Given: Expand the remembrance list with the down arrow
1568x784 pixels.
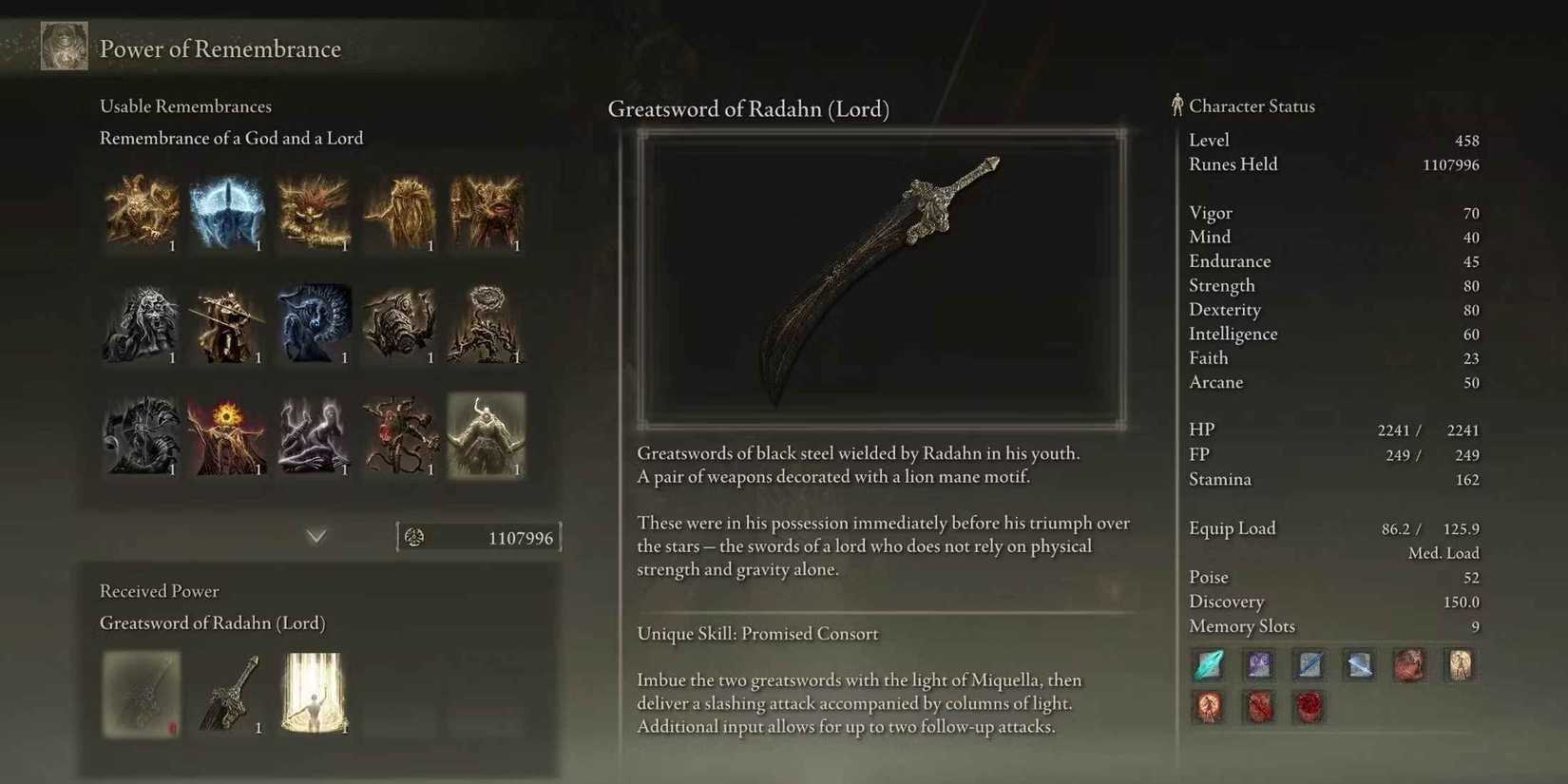Looking at the screenshot, I should point(316,536).
